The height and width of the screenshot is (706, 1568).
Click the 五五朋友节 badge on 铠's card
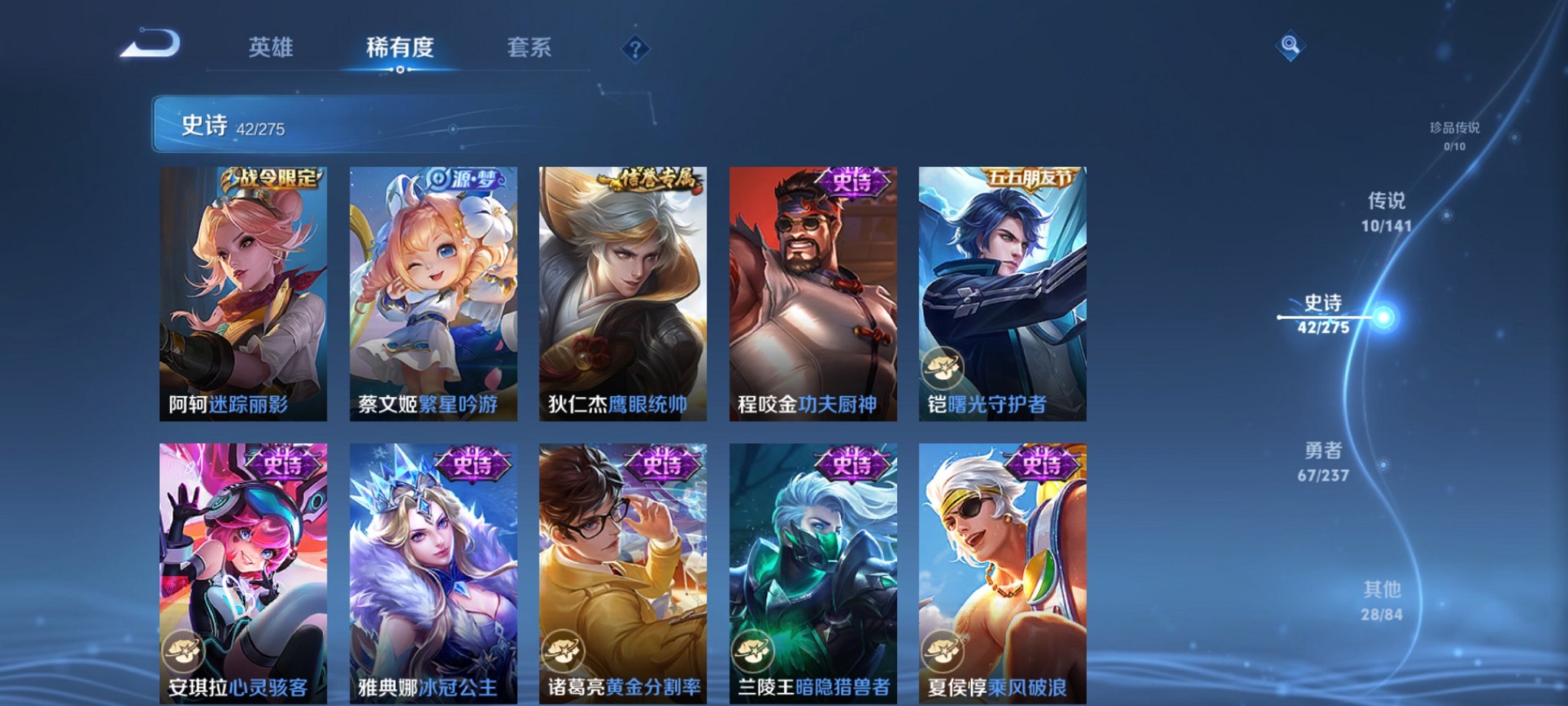[1034, 177]
